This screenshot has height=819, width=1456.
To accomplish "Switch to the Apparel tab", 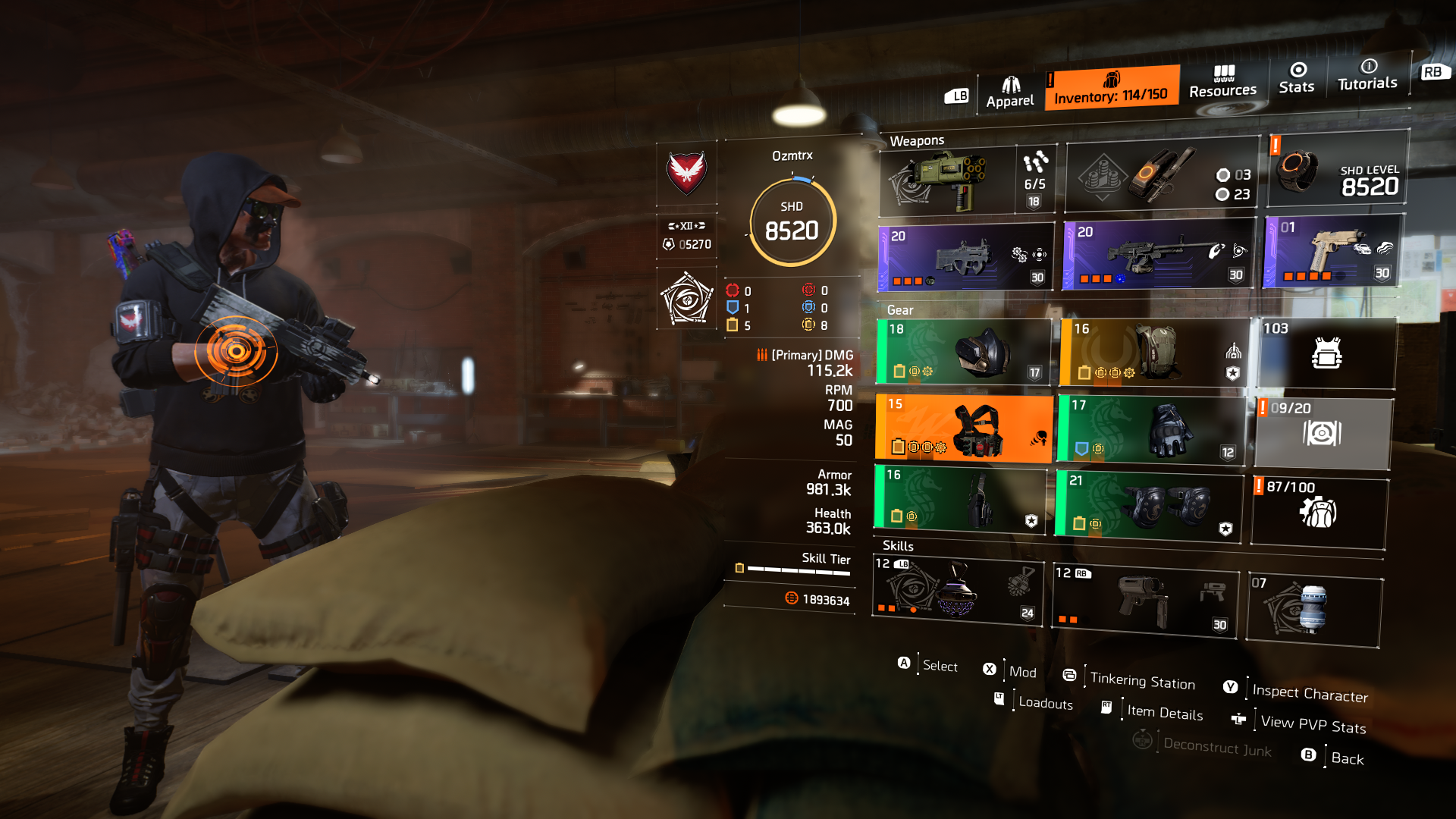I will 1010,87.
